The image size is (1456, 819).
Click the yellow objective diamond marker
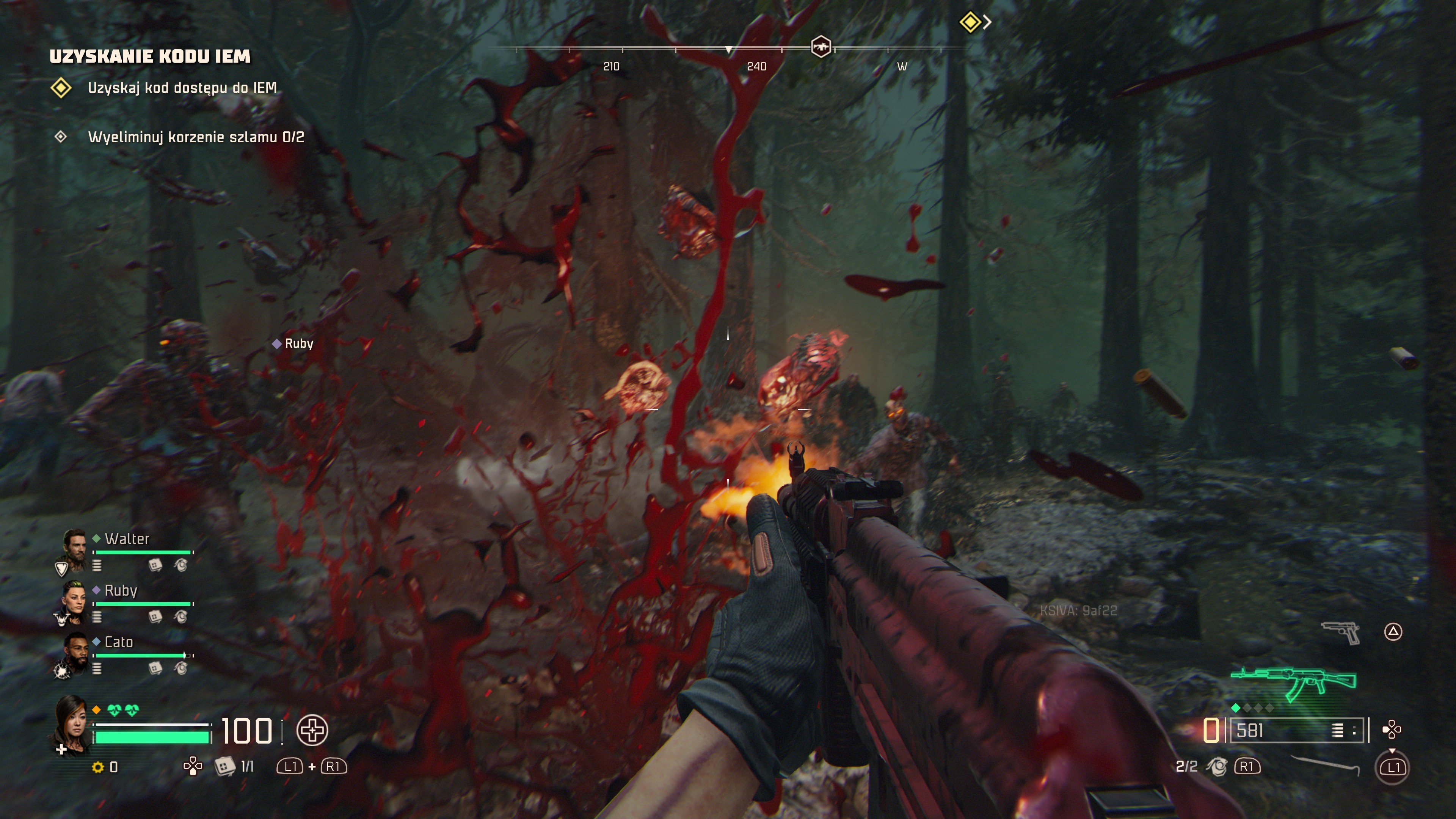[970, 22]
